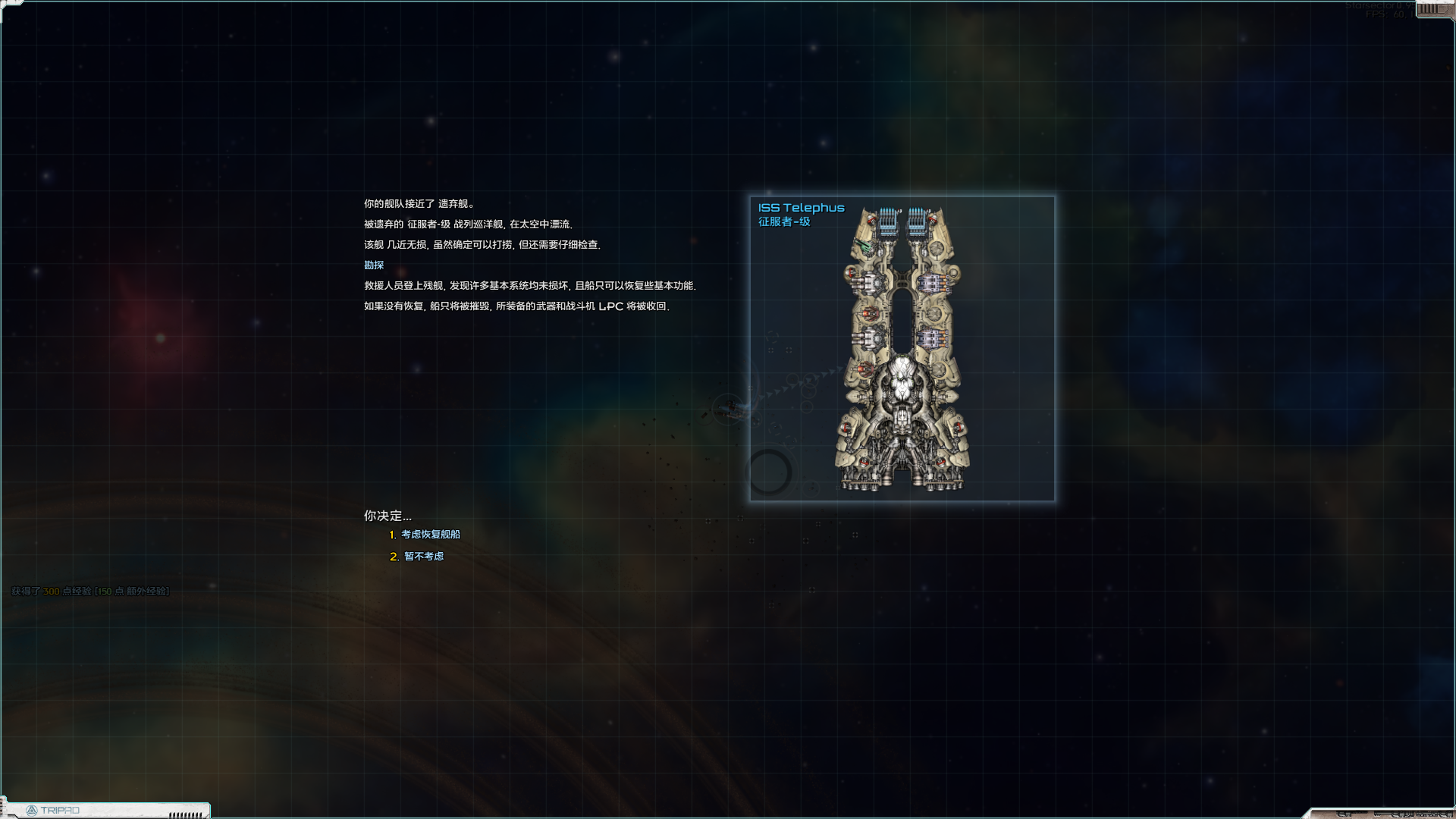Select option 2 暂不考虑
The image size is (1456, 819).
pyautogui.click(x=423, y=557)
